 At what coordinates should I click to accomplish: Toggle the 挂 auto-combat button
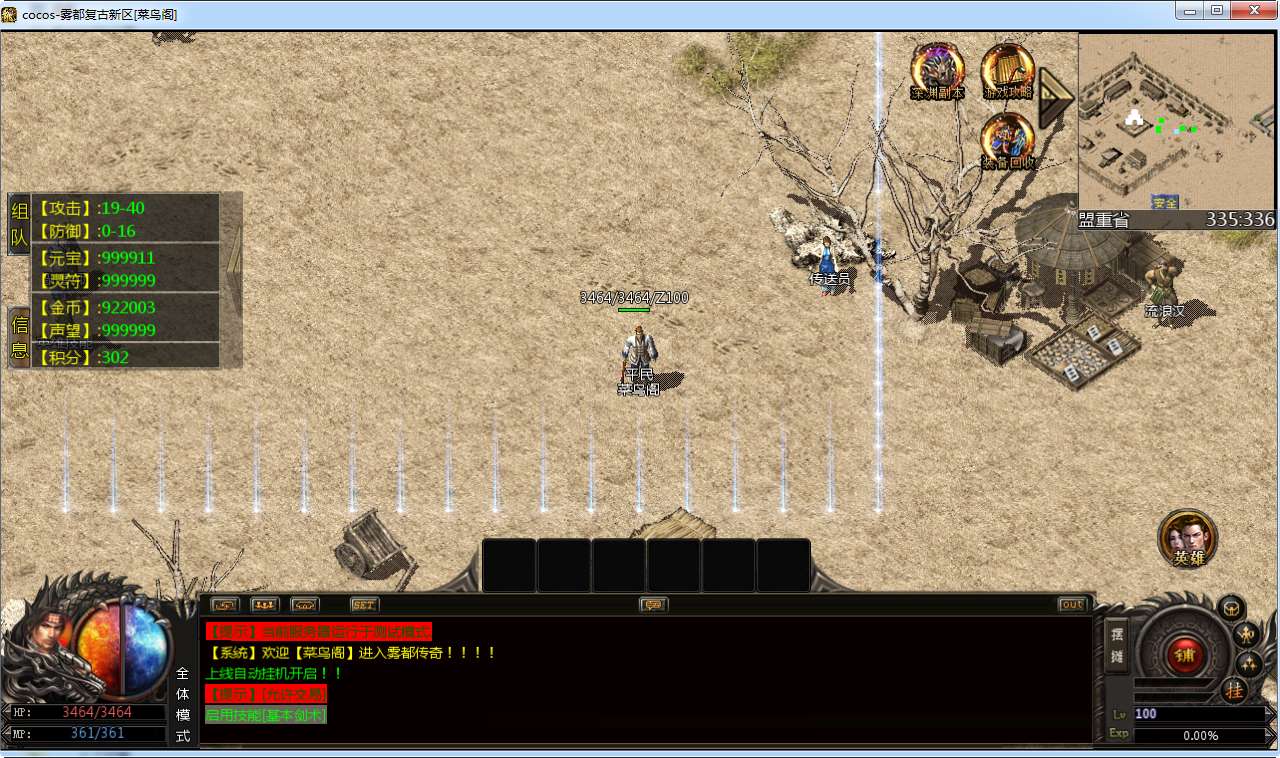(x=1234, y=690)
